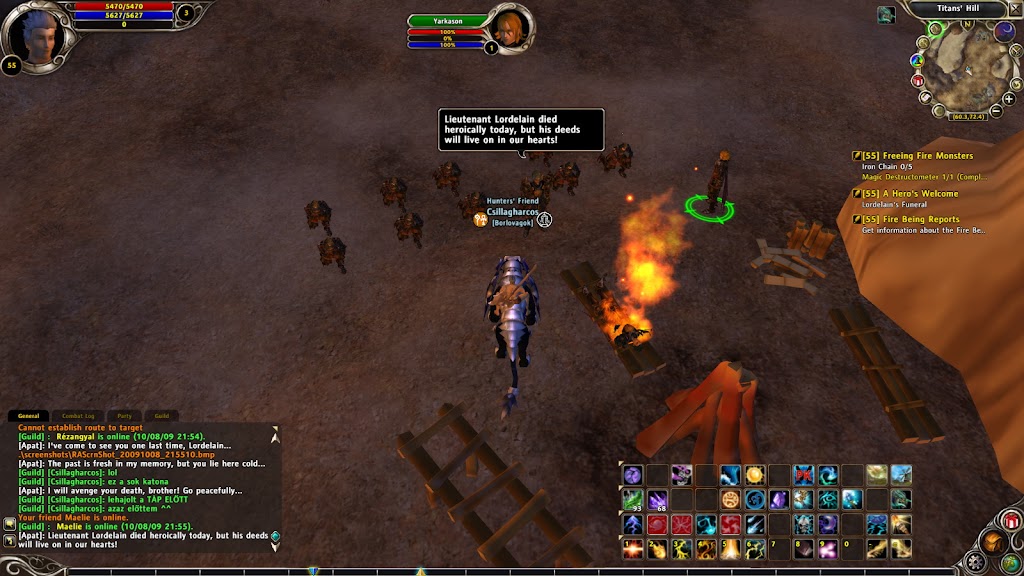Activate the fire burst skill in slot 1
Screen dimensions: 1024x576
pyautogui.click(x=632, y=548)
